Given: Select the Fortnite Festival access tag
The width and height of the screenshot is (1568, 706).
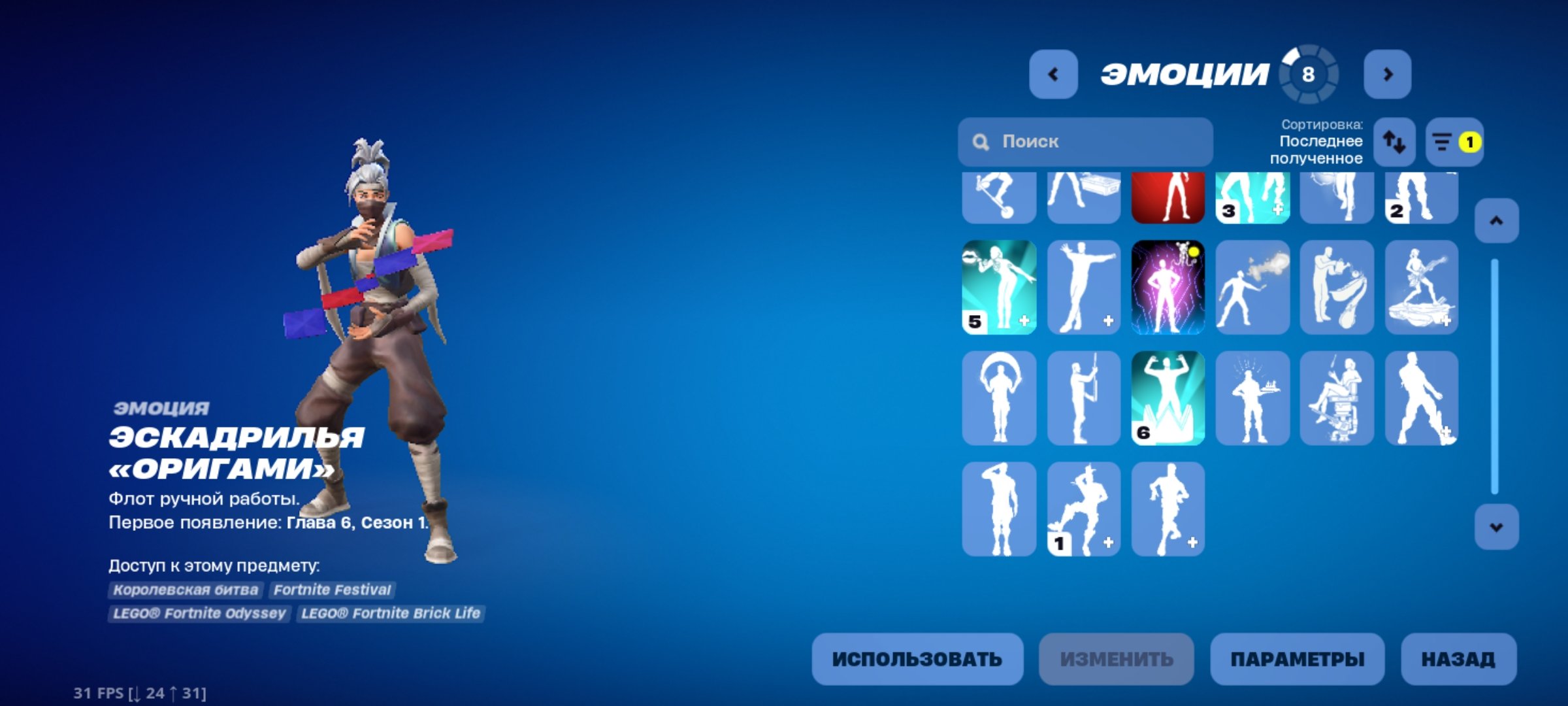Looking at the screenshot, I should tap(334, 589).
